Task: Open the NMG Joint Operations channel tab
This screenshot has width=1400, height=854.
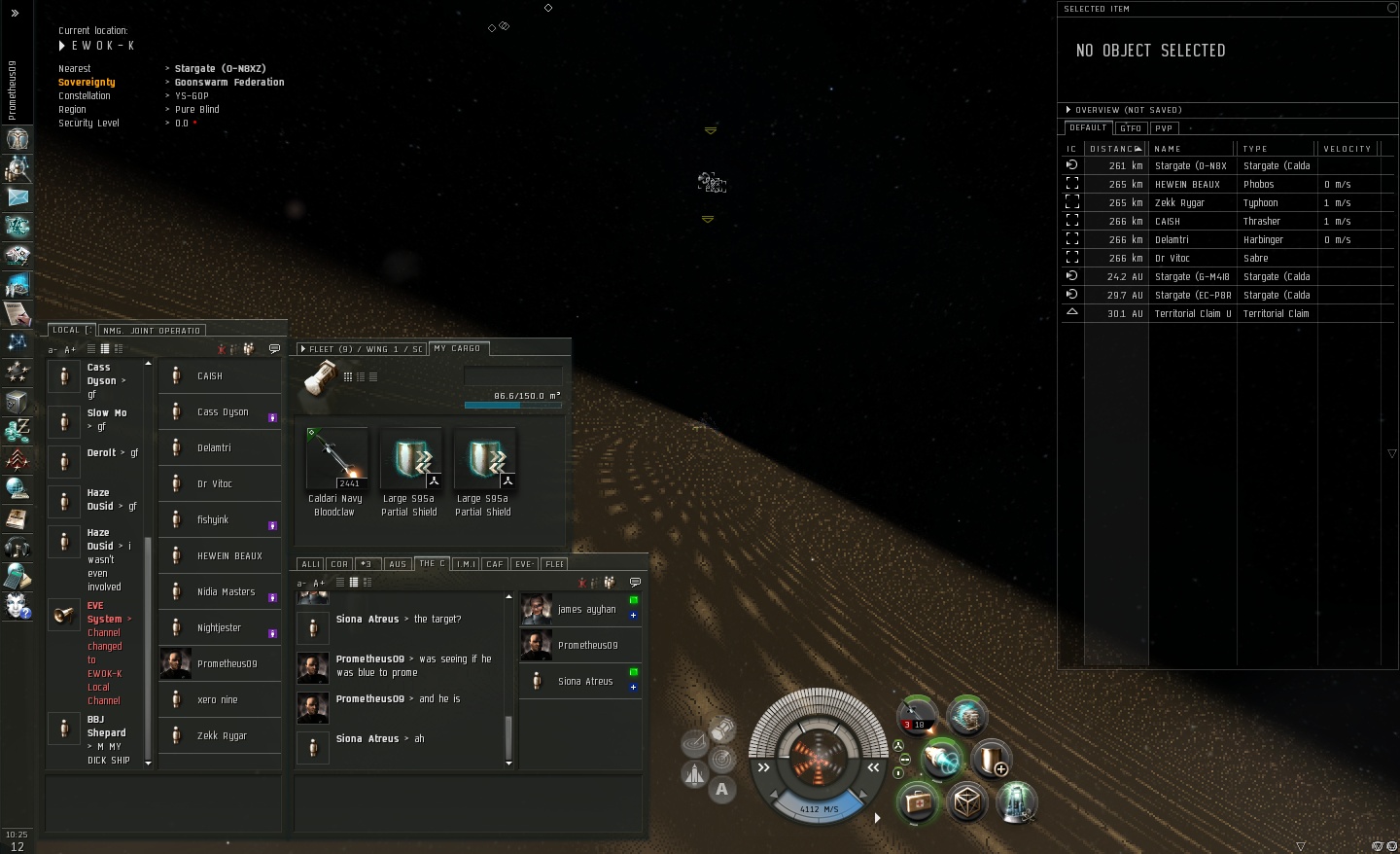Action: [151, 331]
